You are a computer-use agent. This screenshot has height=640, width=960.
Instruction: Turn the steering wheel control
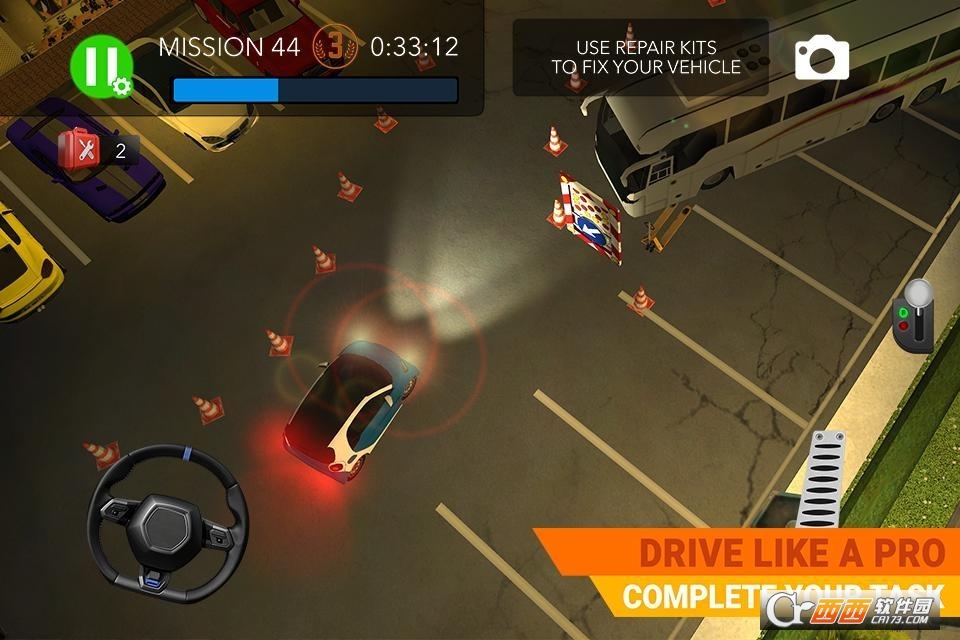pyautogui.click(x=167, y=524)
